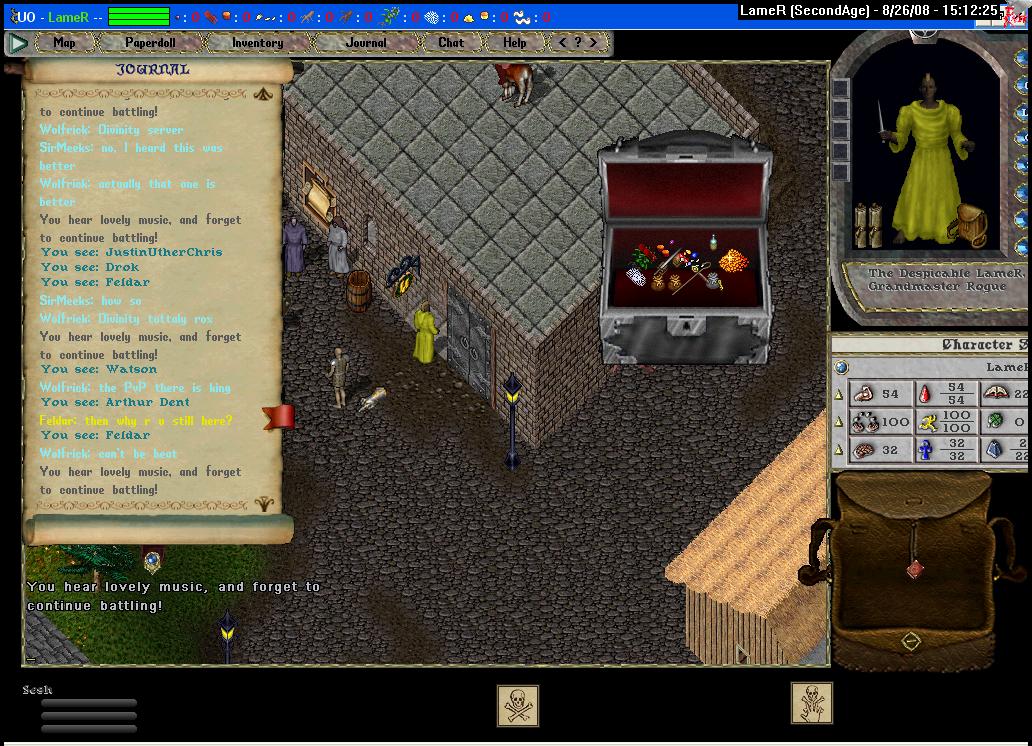This screenshot has width=1032, height=746.
Task: Open the Journal menu entry
Action: (366, 43)
